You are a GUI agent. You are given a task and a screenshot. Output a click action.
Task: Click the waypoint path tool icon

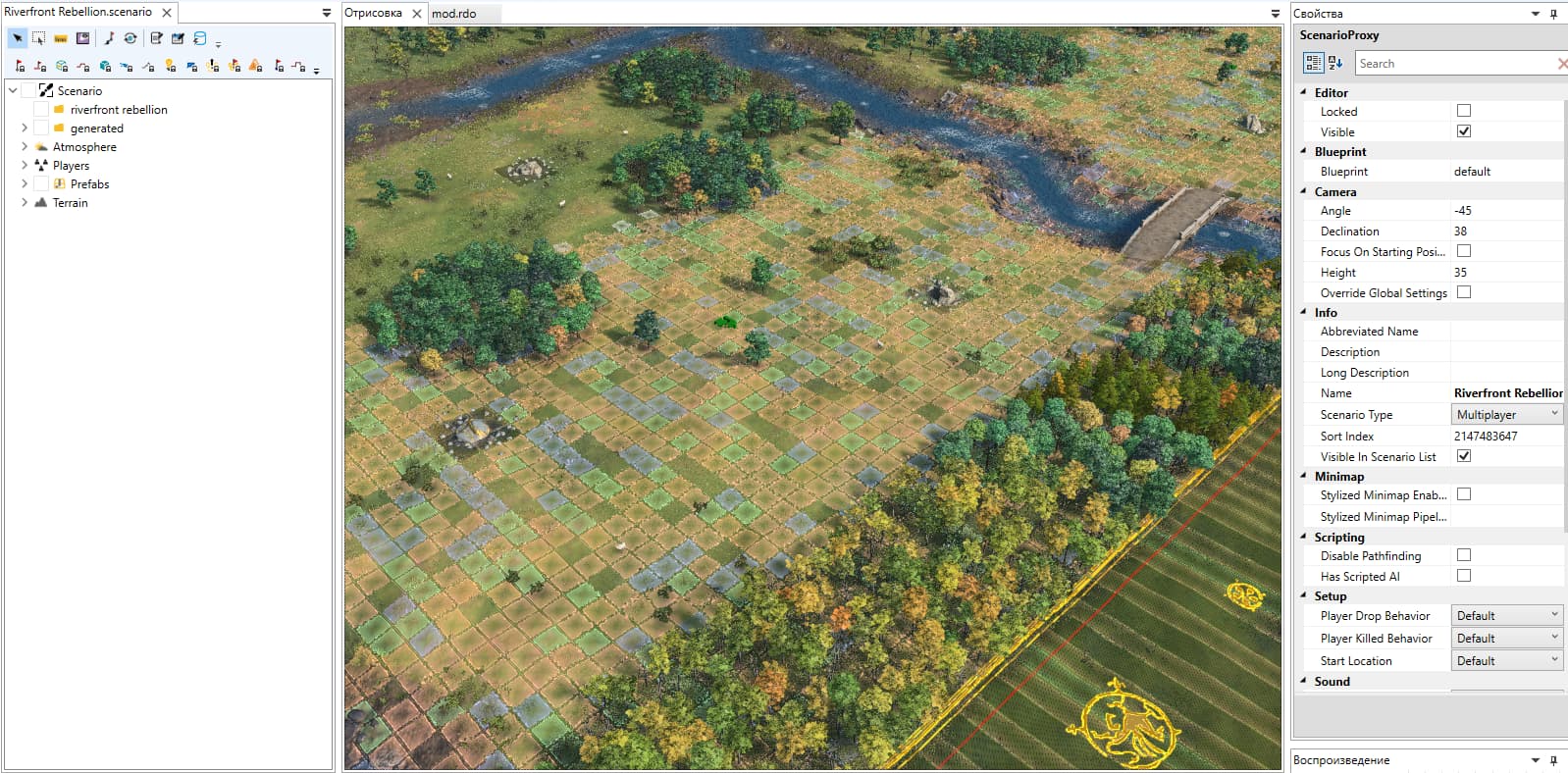click(109, 39)
